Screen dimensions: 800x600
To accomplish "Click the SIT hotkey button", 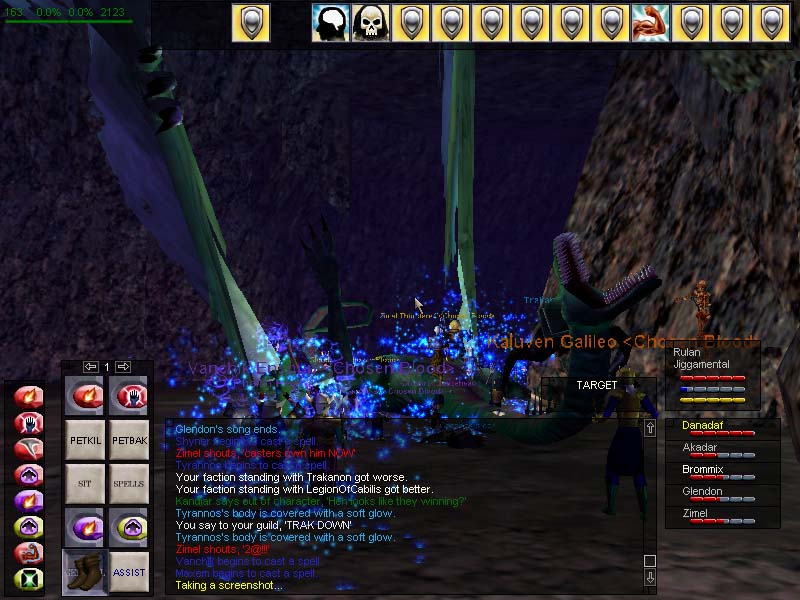I will 85,483.
